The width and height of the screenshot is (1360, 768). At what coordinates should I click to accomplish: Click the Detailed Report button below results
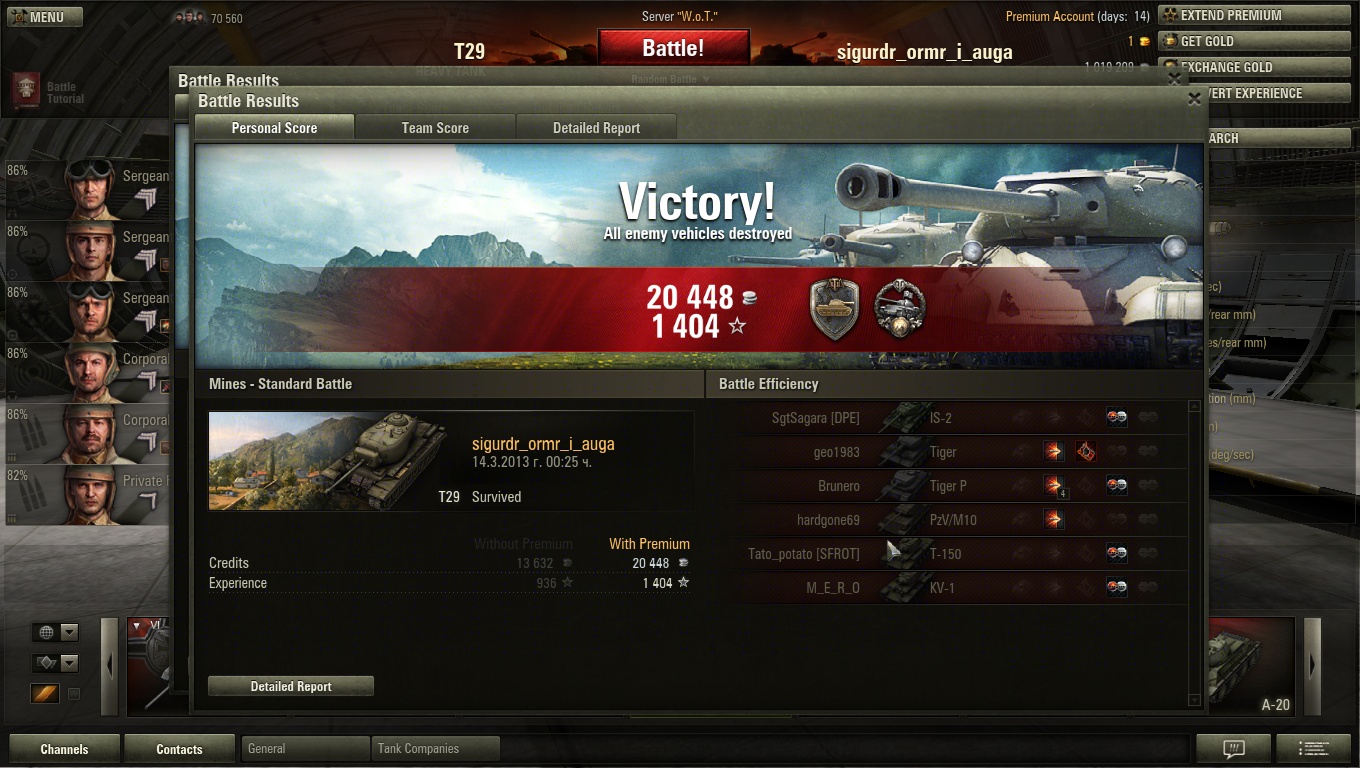click(x=291, y=686)
